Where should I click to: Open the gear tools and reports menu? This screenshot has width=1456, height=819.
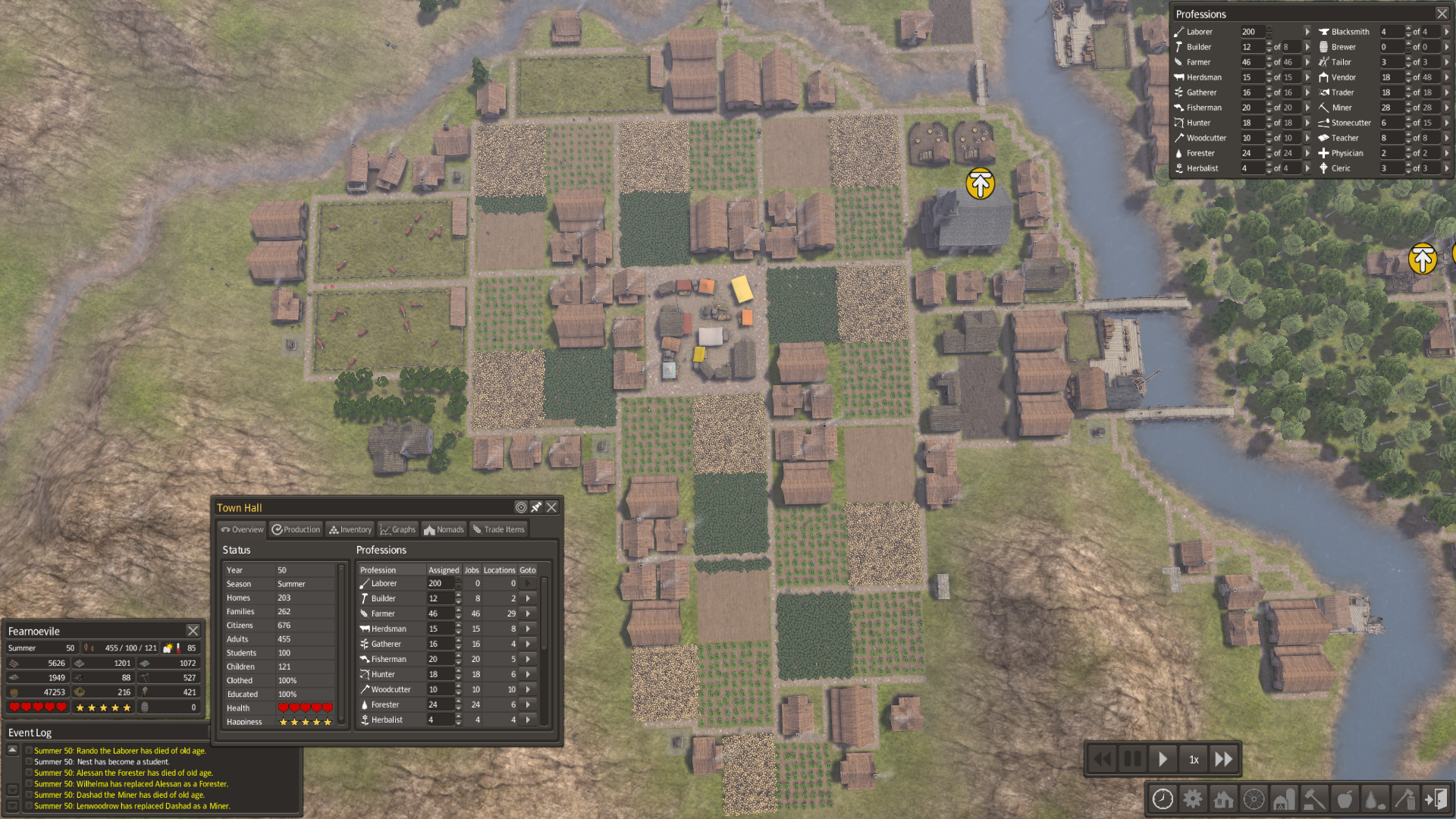point(1193,799)
